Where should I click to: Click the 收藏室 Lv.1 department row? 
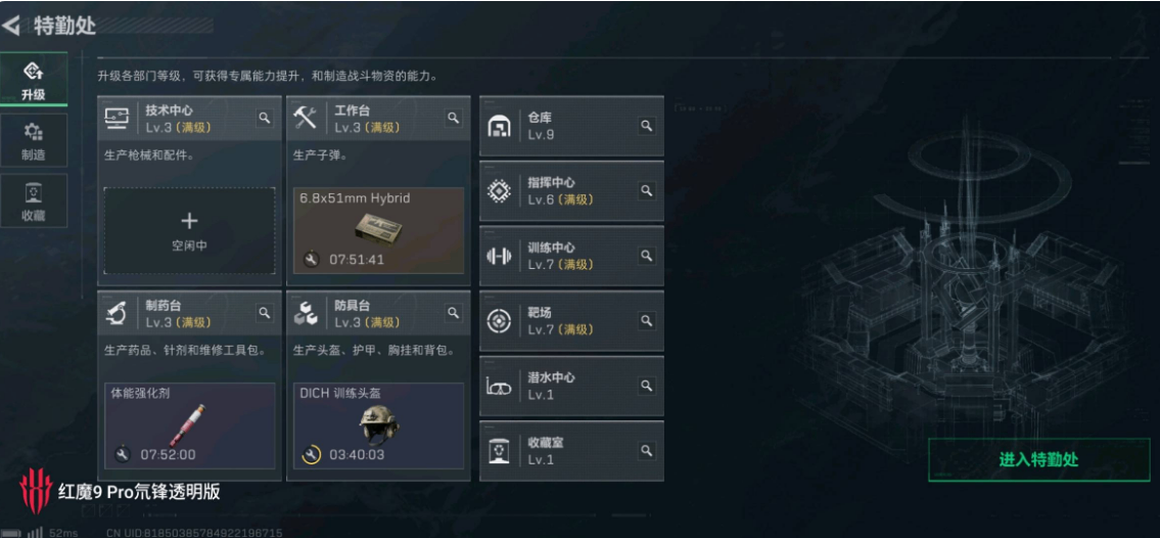[571, 451]
